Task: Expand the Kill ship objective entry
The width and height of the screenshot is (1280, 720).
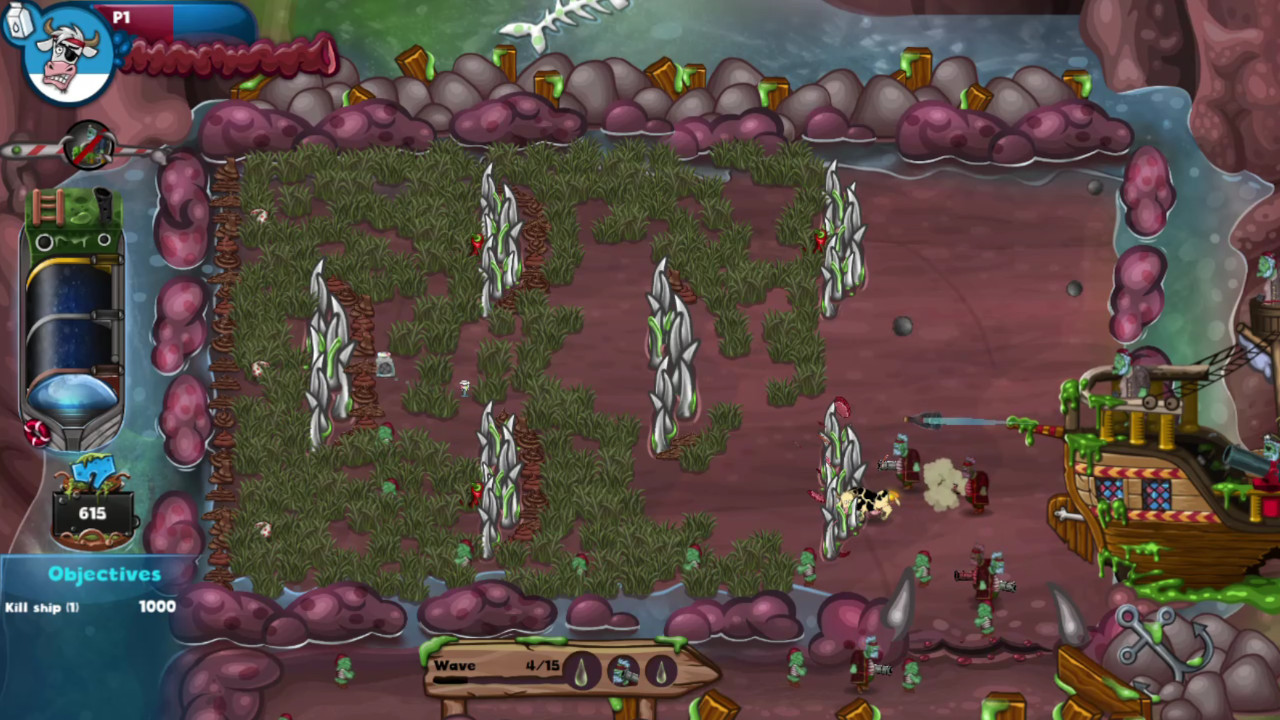Action: pyautogui.click(x=40, y=606)
